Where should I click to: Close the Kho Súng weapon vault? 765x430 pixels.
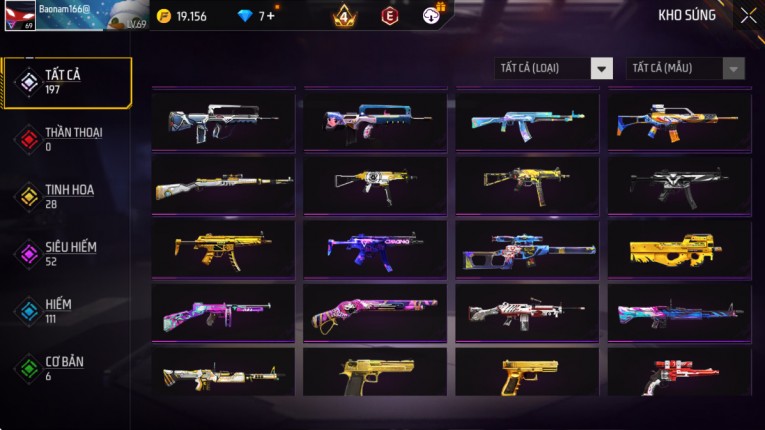pos(748,15)
